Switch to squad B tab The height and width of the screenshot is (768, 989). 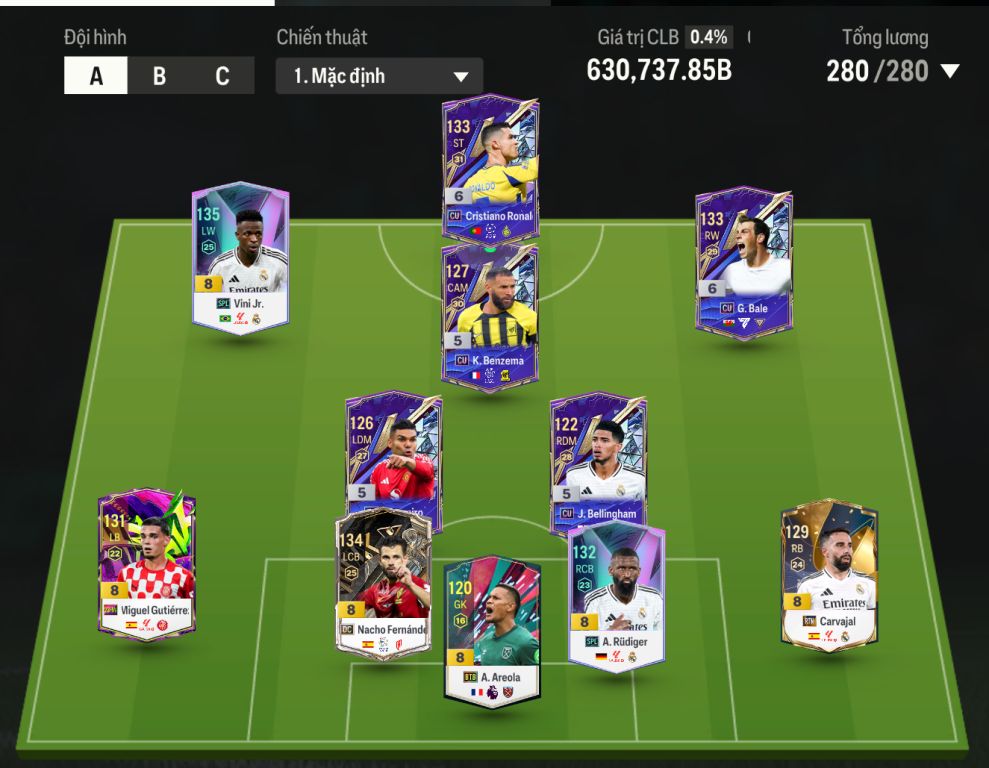pyautogui.click(x=159, y=76)
